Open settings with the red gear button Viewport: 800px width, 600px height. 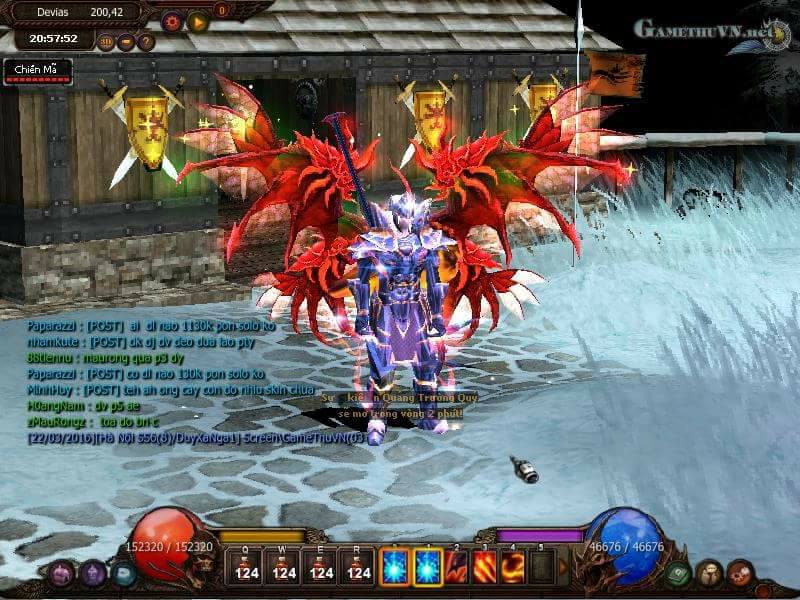[x=171, y=20]
